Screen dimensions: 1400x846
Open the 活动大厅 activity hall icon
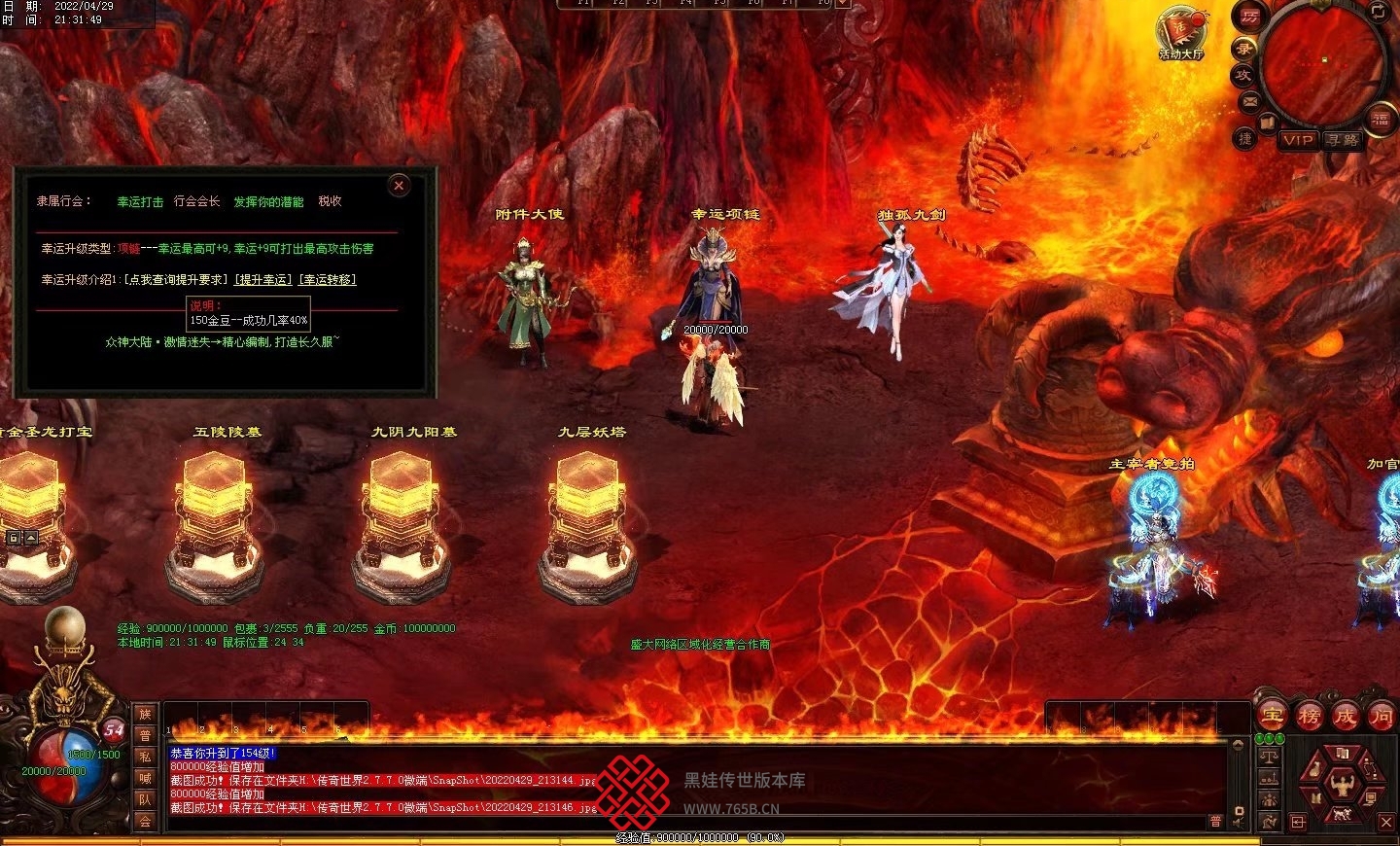click(1180, 33)
